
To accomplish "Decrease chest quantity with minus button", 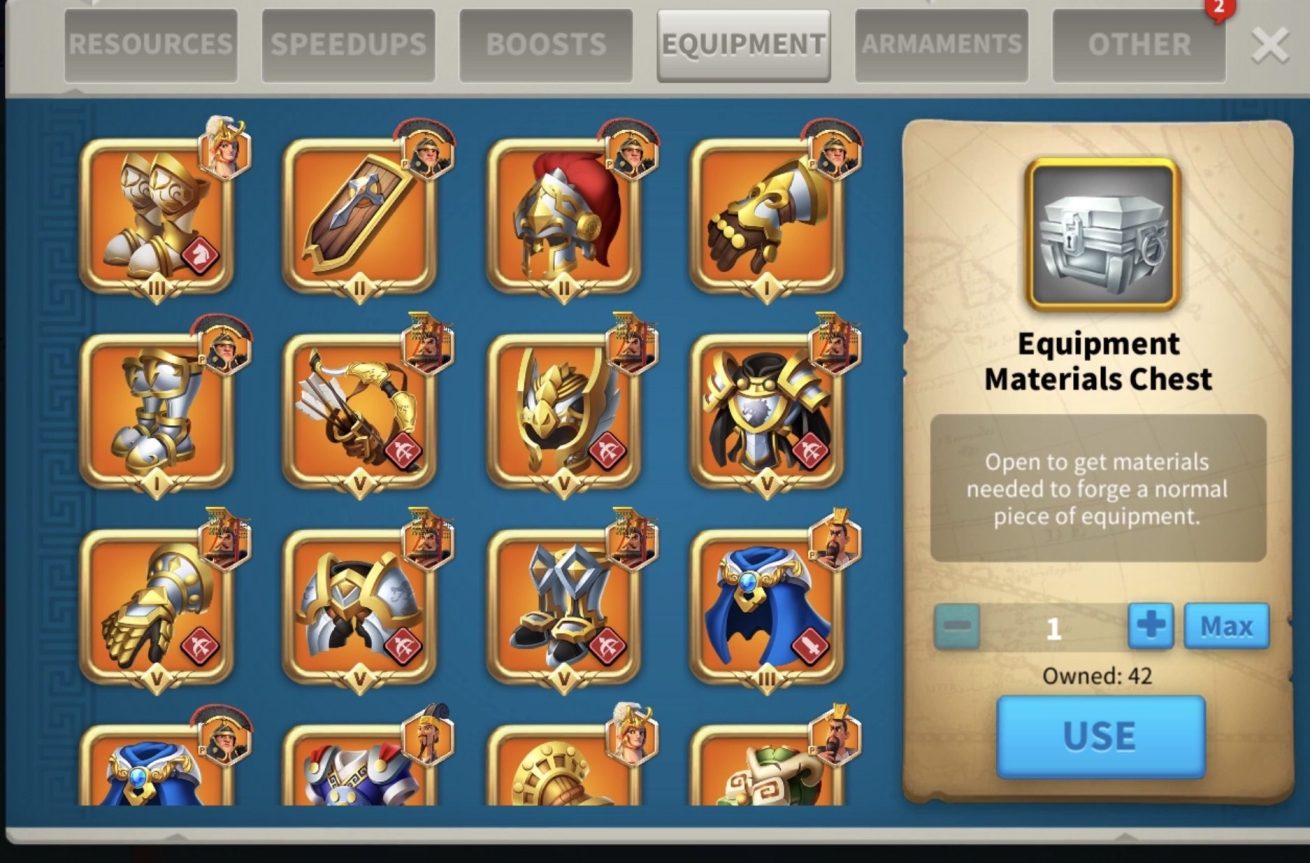I will coord(957,626).
